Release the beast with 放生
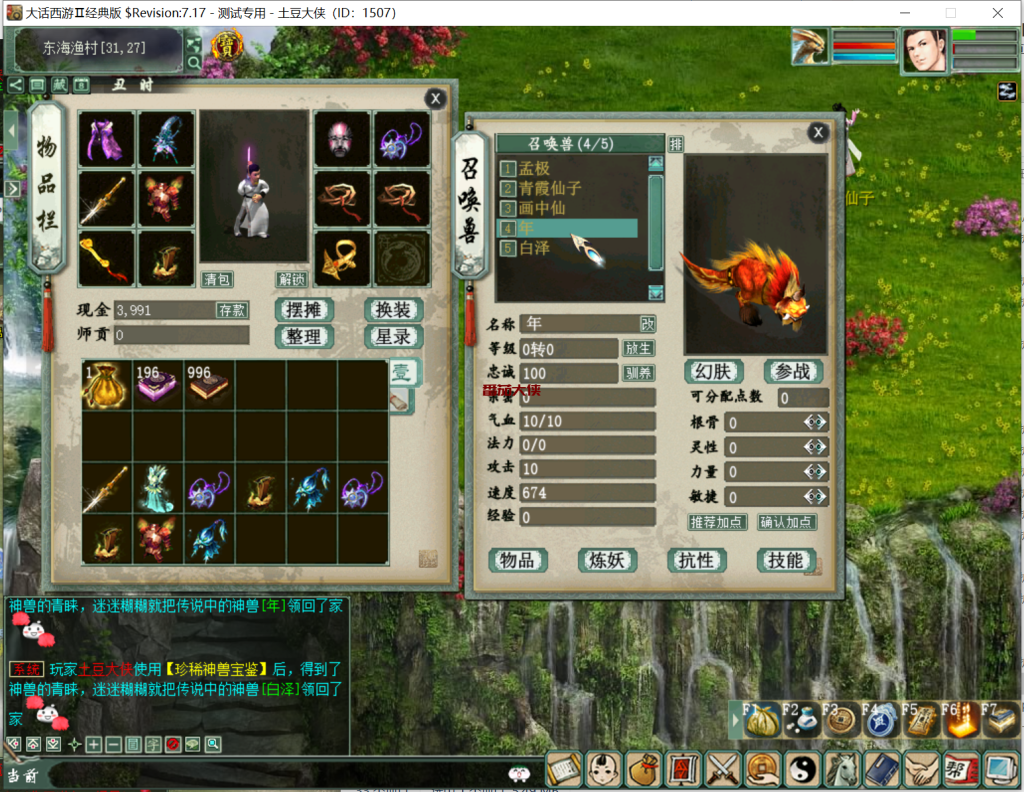This screenshot has width=1024, height=792. (638, 348)
